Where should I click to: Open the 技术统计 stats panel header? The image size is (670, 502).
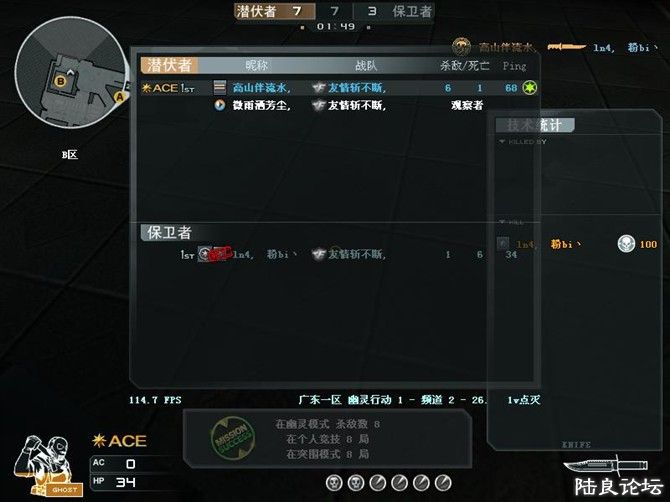click(537, 125)
